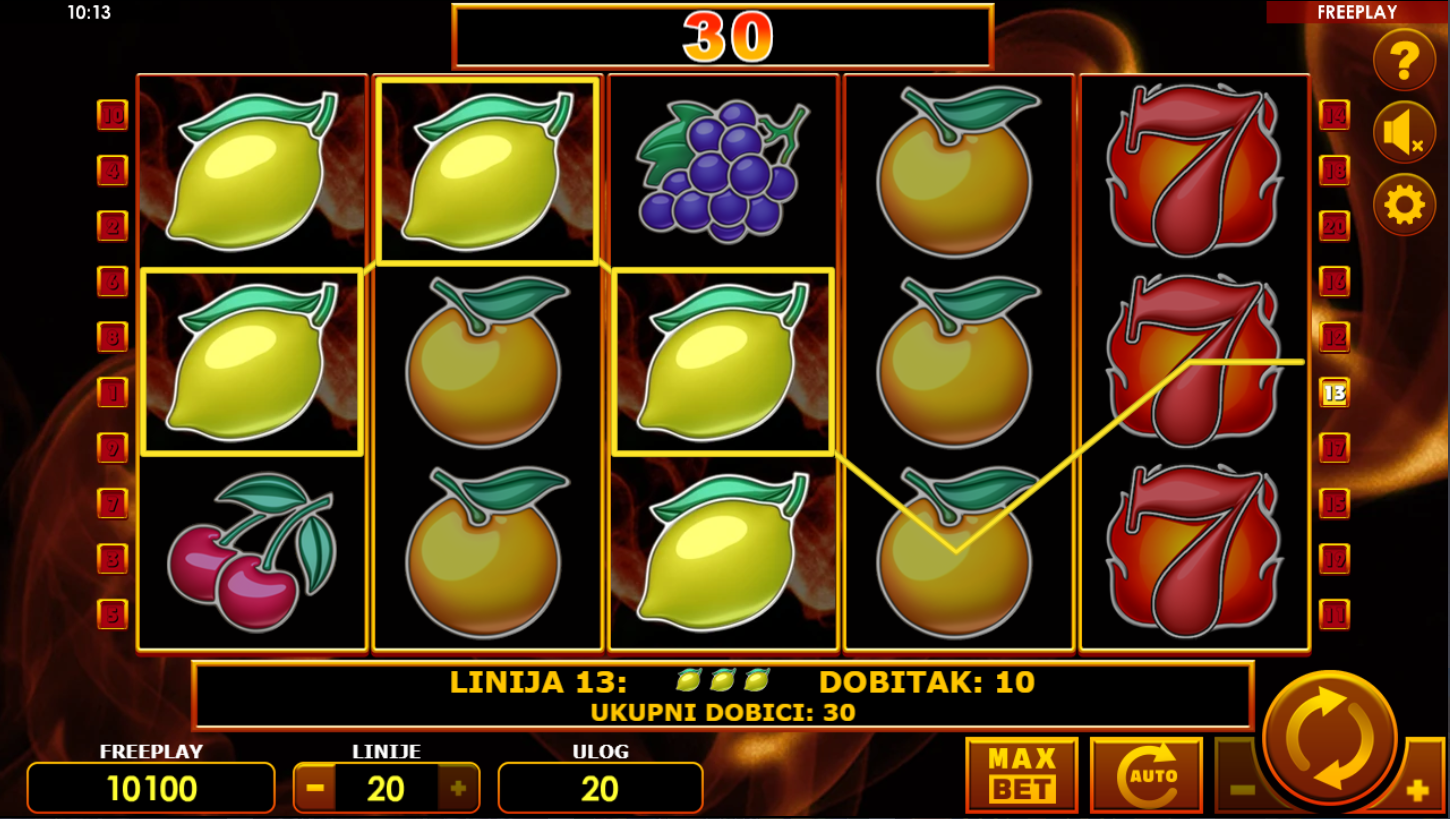Toggle the muted speaker sound icon
The image size is (1450, 819).
pyautogui.click(x=1404, y=133)
